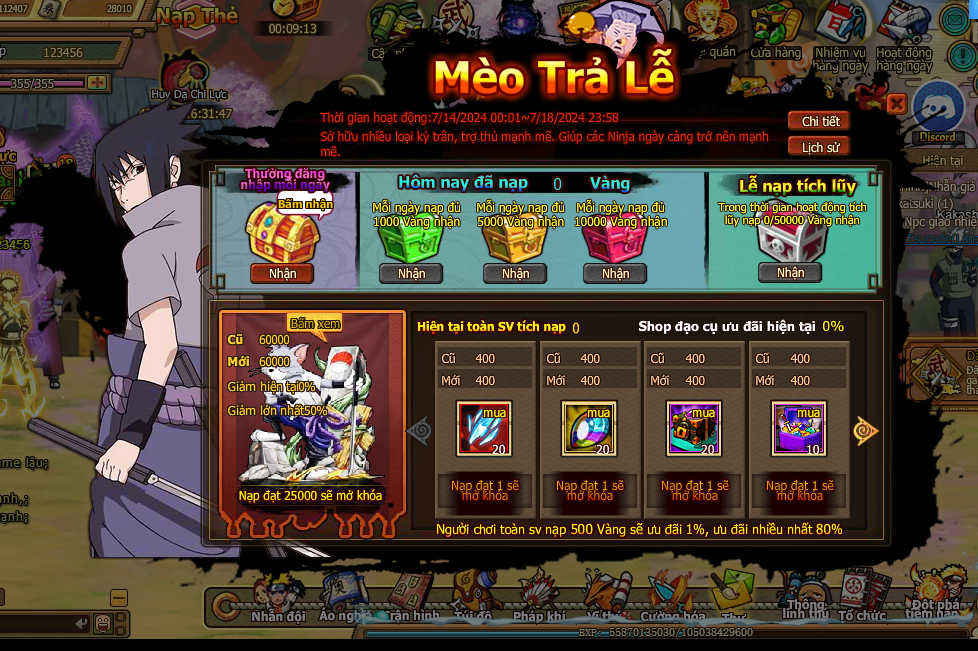Open the Discord link icon
The image size is (978, 651).
pyautogui.click(x=937, y=112)
